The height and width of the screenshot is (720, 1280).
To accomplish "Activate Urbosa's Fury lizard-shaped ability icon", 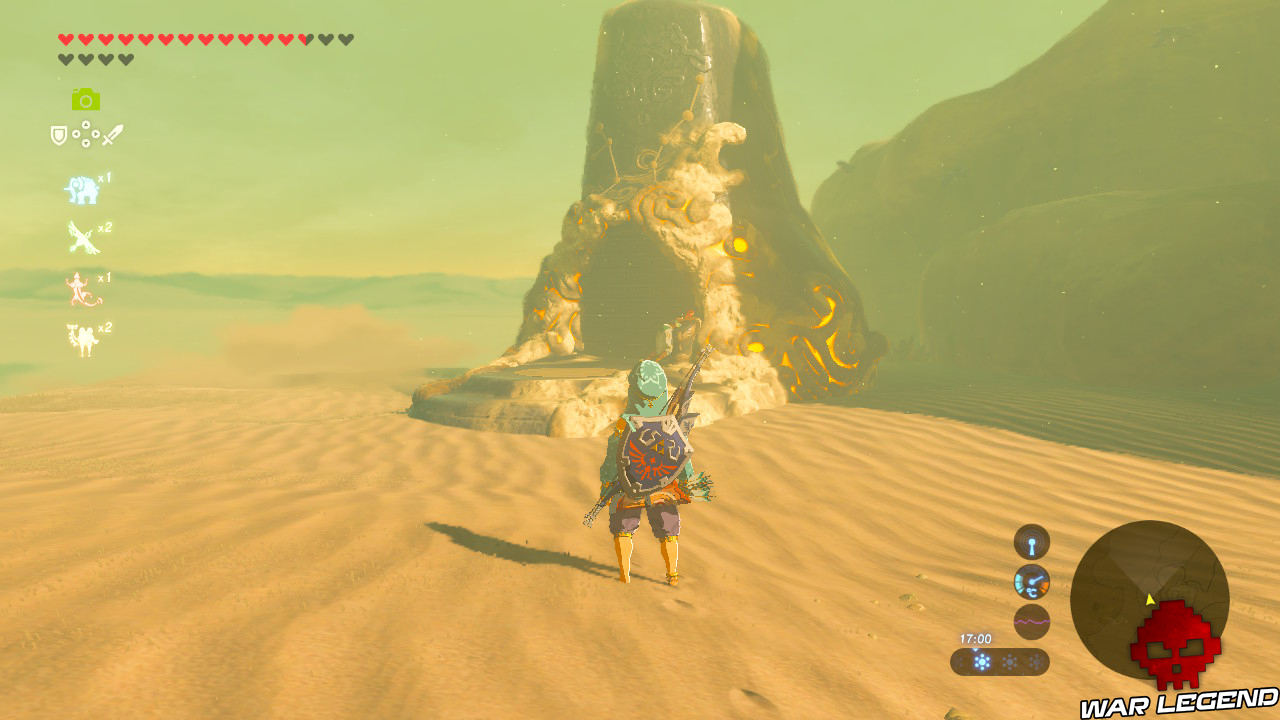I will (77, 290).
